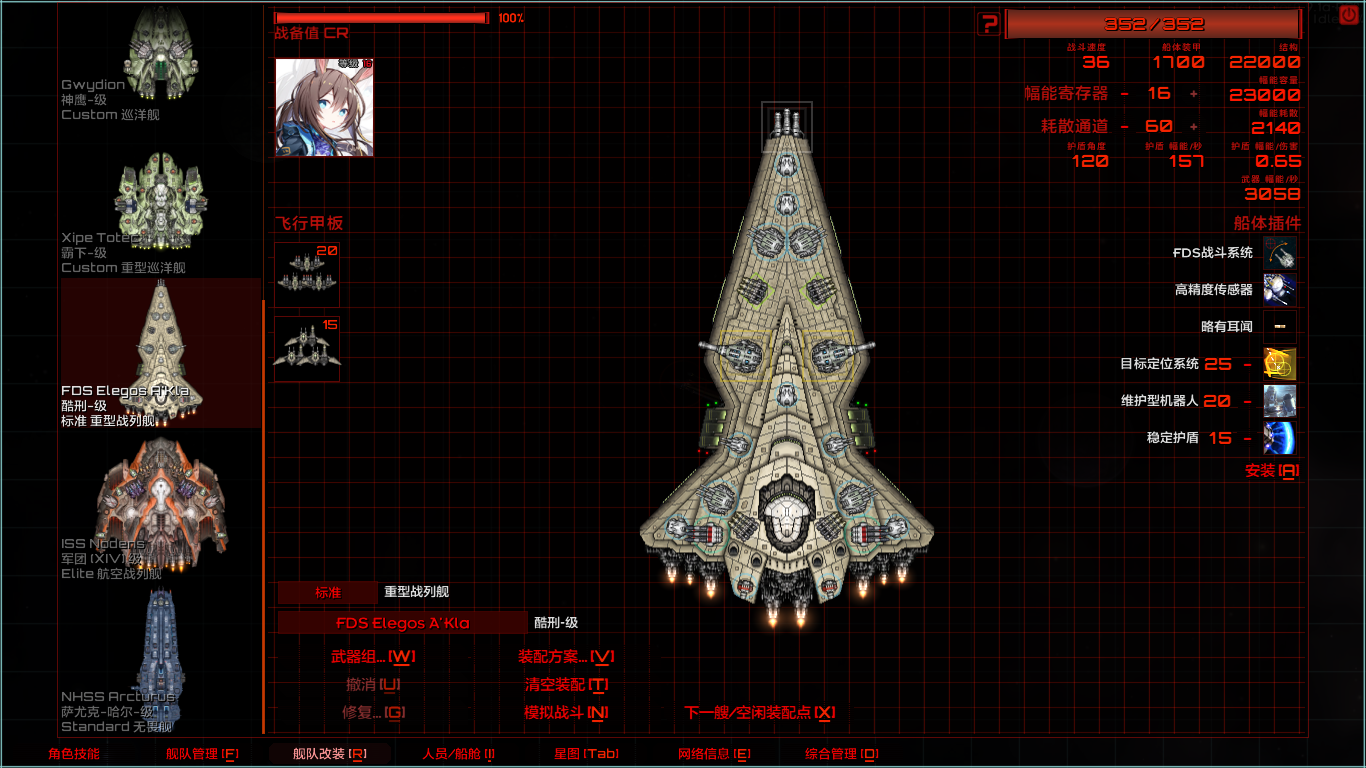
Task: Click the 略有耳闻 hullmod icon
Action: (1280, 326)
